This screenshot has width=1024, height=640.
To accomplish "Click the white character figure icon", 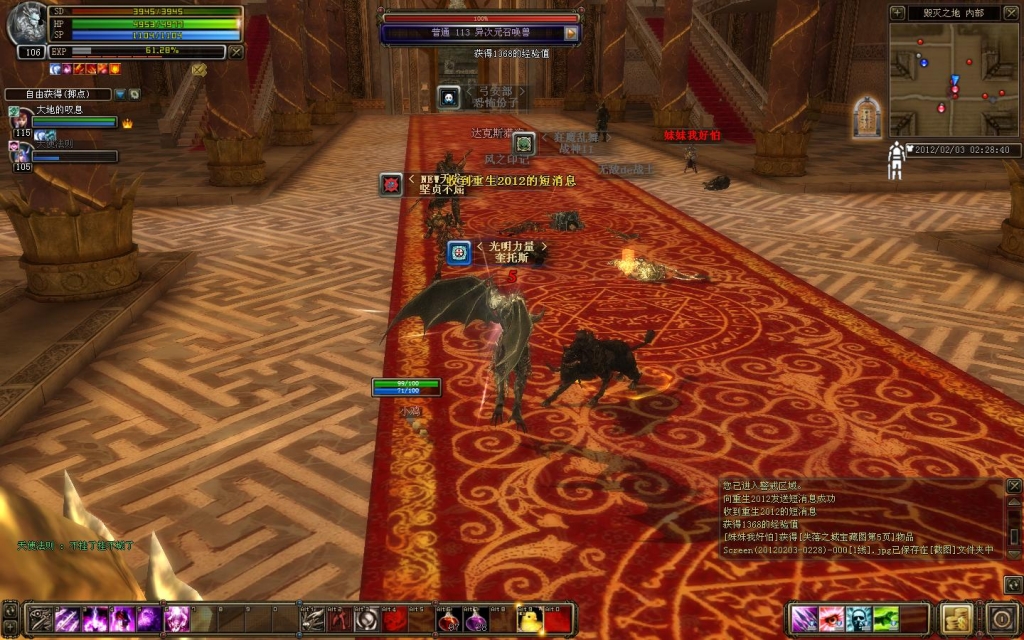I will [x=896, y=160].
